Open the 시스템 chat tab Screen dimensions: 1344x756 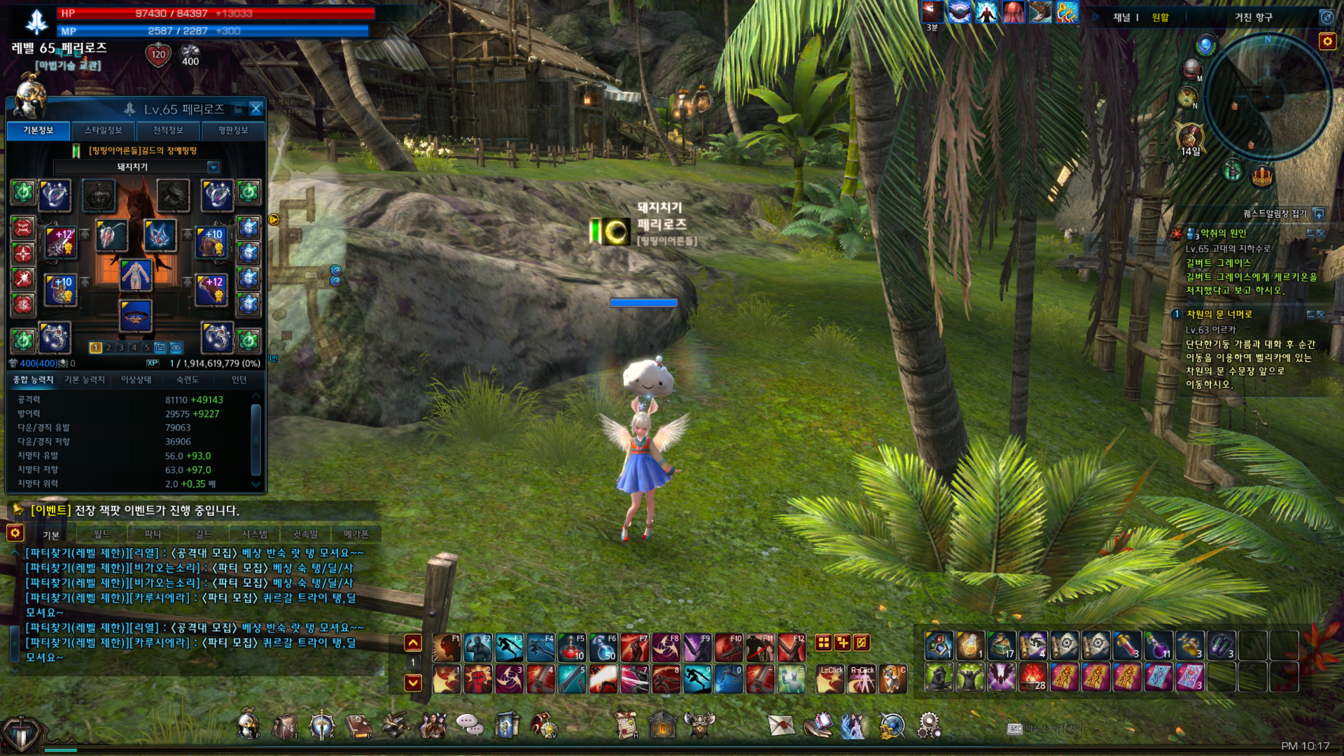point(254,535)
